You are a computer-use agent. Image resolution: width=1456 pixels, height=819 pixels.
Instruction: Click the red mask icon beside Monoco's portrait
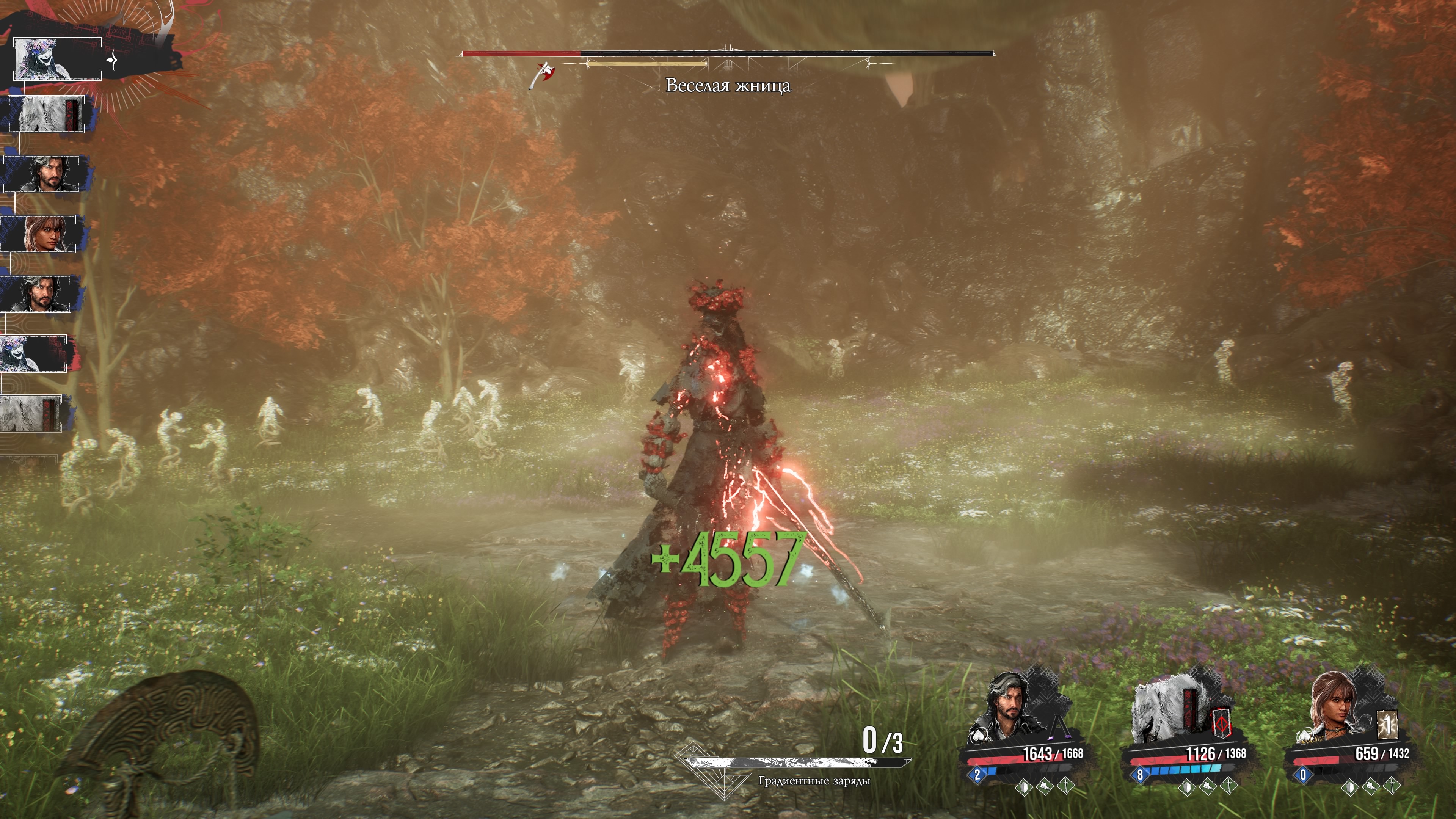(1222, 725)
